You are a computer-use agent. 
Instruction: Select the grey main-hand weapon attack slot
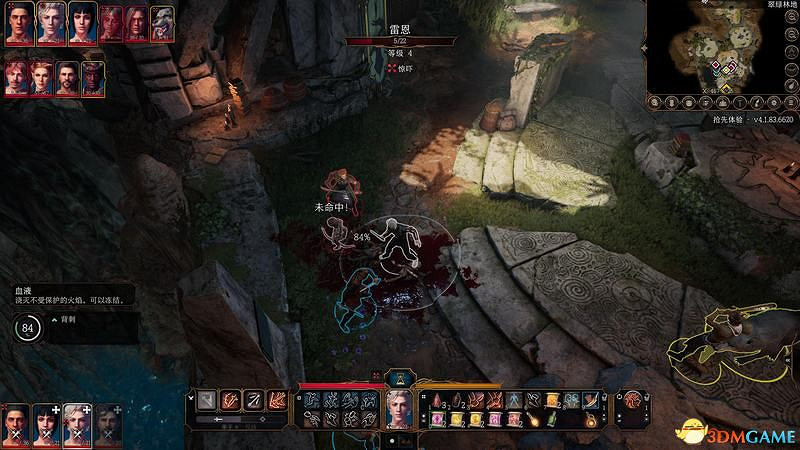[x=207, y=400]
